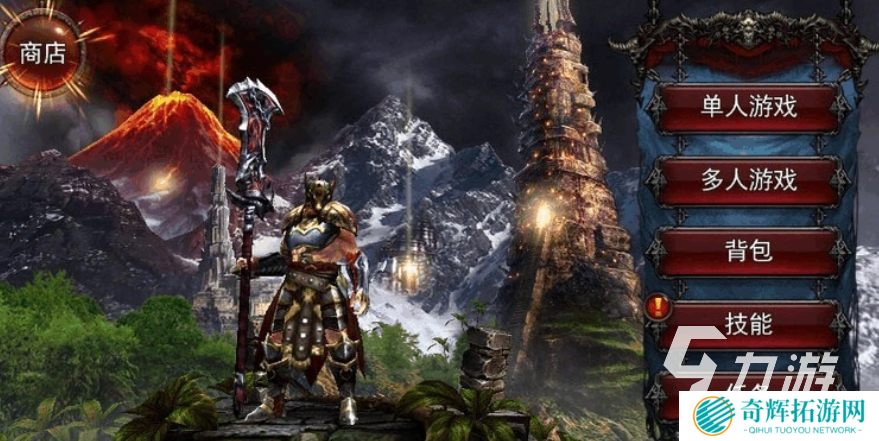The width and height of the screenshot is (879, 441).
Task: Open the 商店 shop button
Action: coord(42,53)
